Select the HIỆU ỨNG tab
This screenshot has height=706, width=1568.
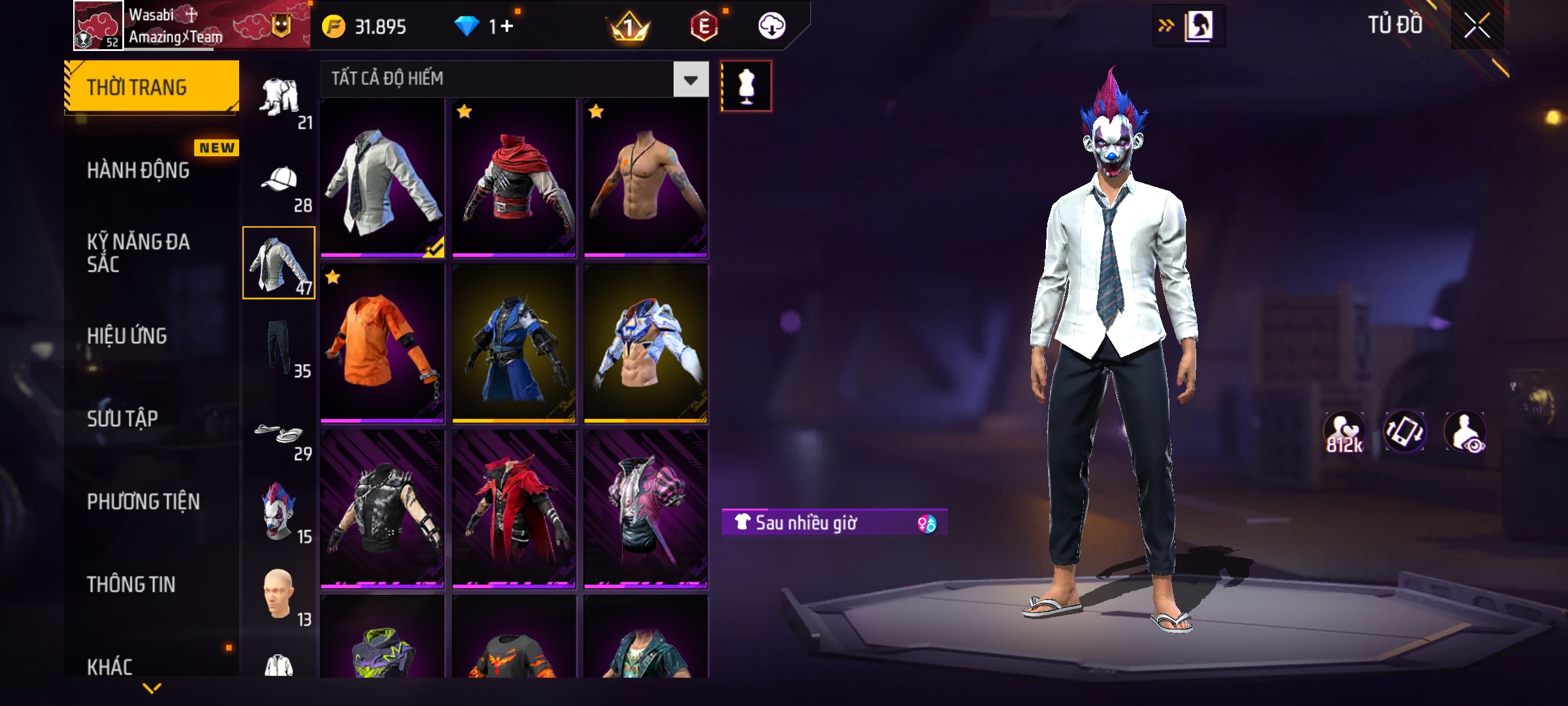pos(127,336)
